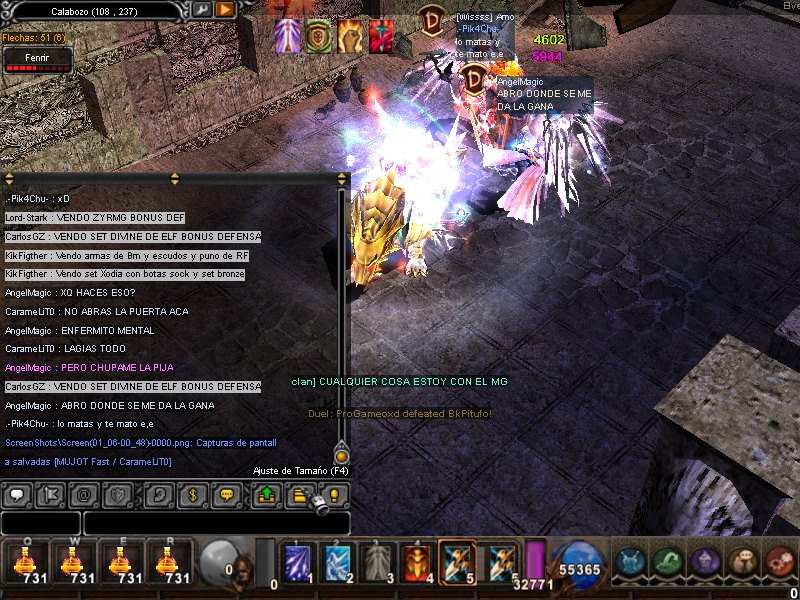Click the orange play arrow button
Screen dimensions: 800x600
click(225, 10)
